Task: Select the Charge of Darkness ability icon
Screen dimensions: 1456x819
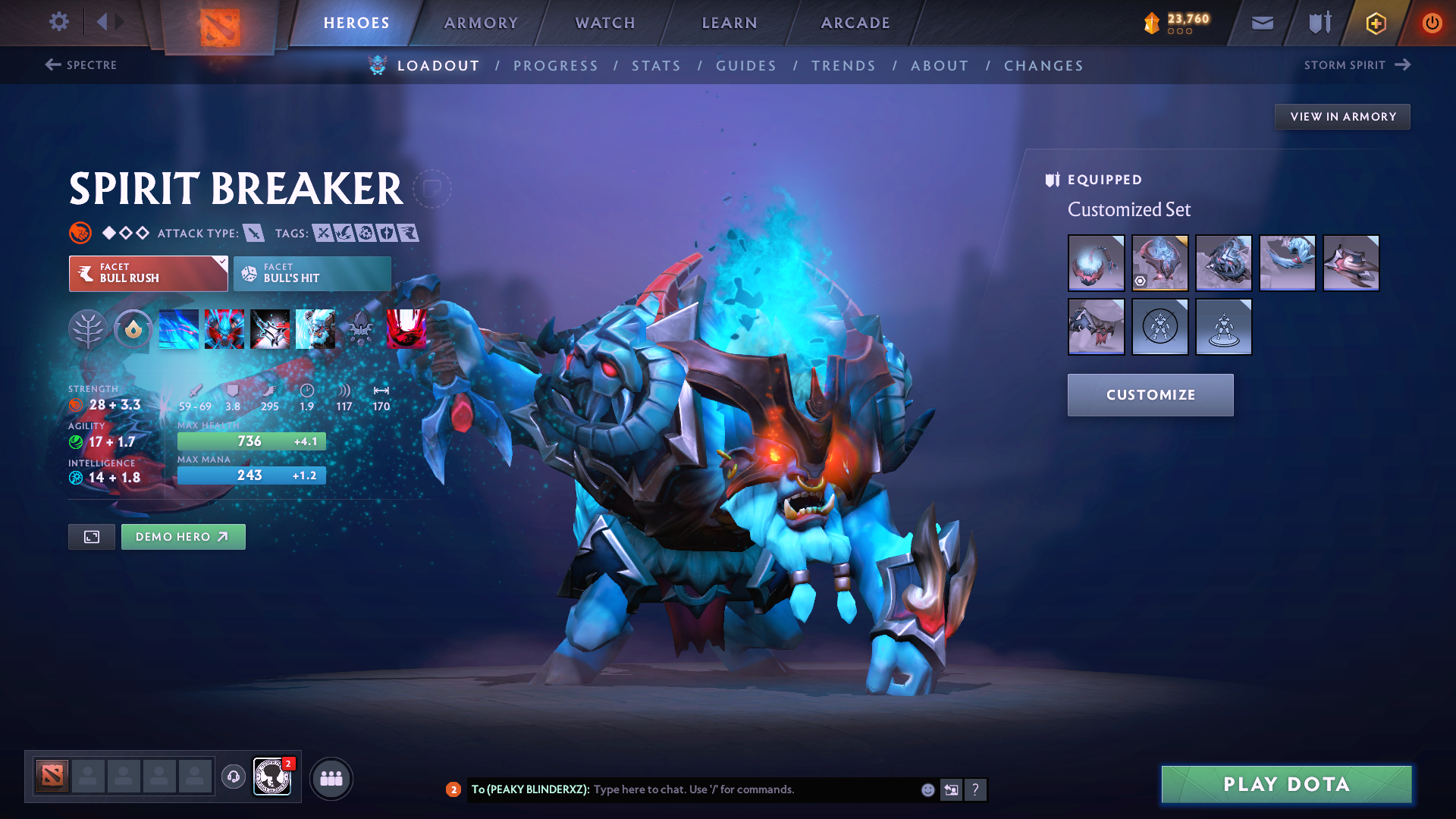Action: [x=178, y=329]
